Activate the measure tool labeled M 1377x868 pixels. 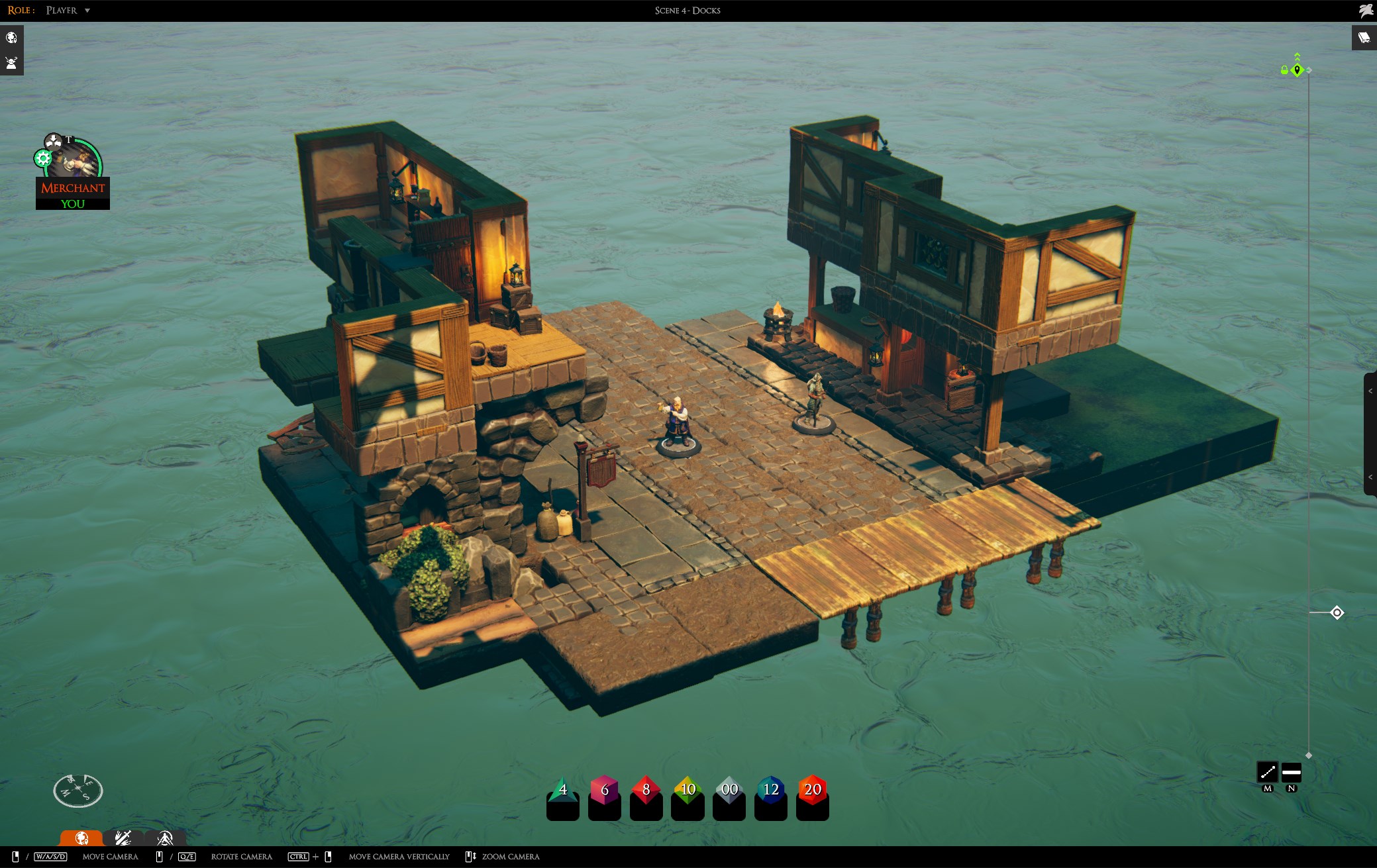1267,772
